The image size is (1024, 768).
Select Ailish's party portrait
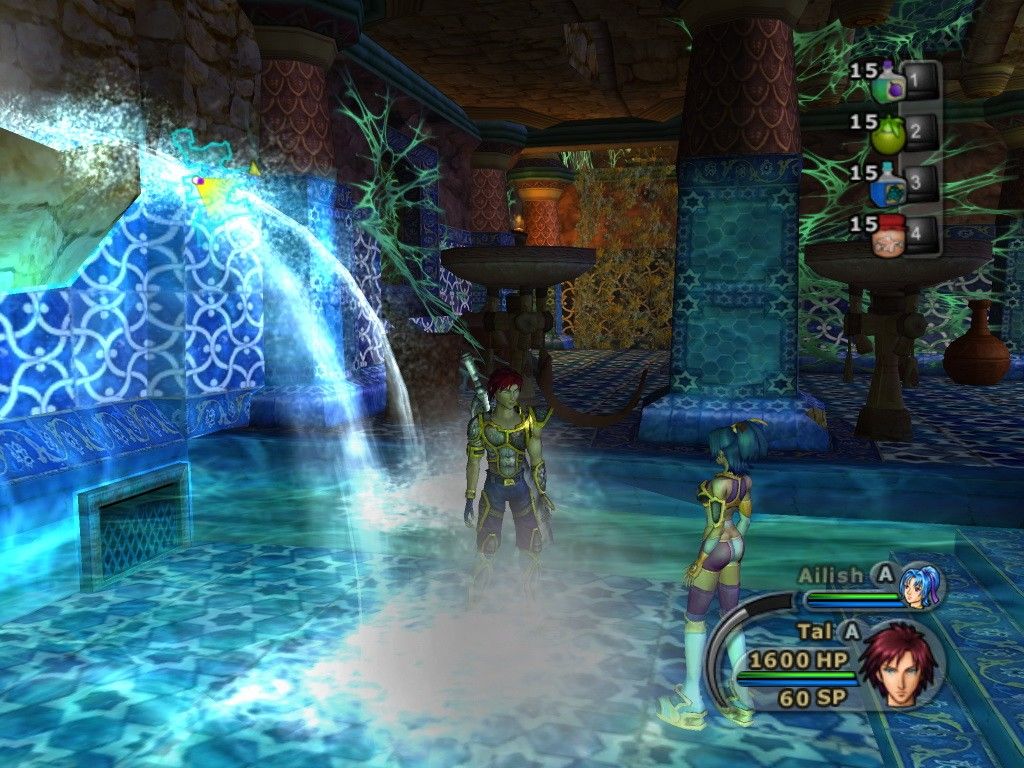pos(918,587)
